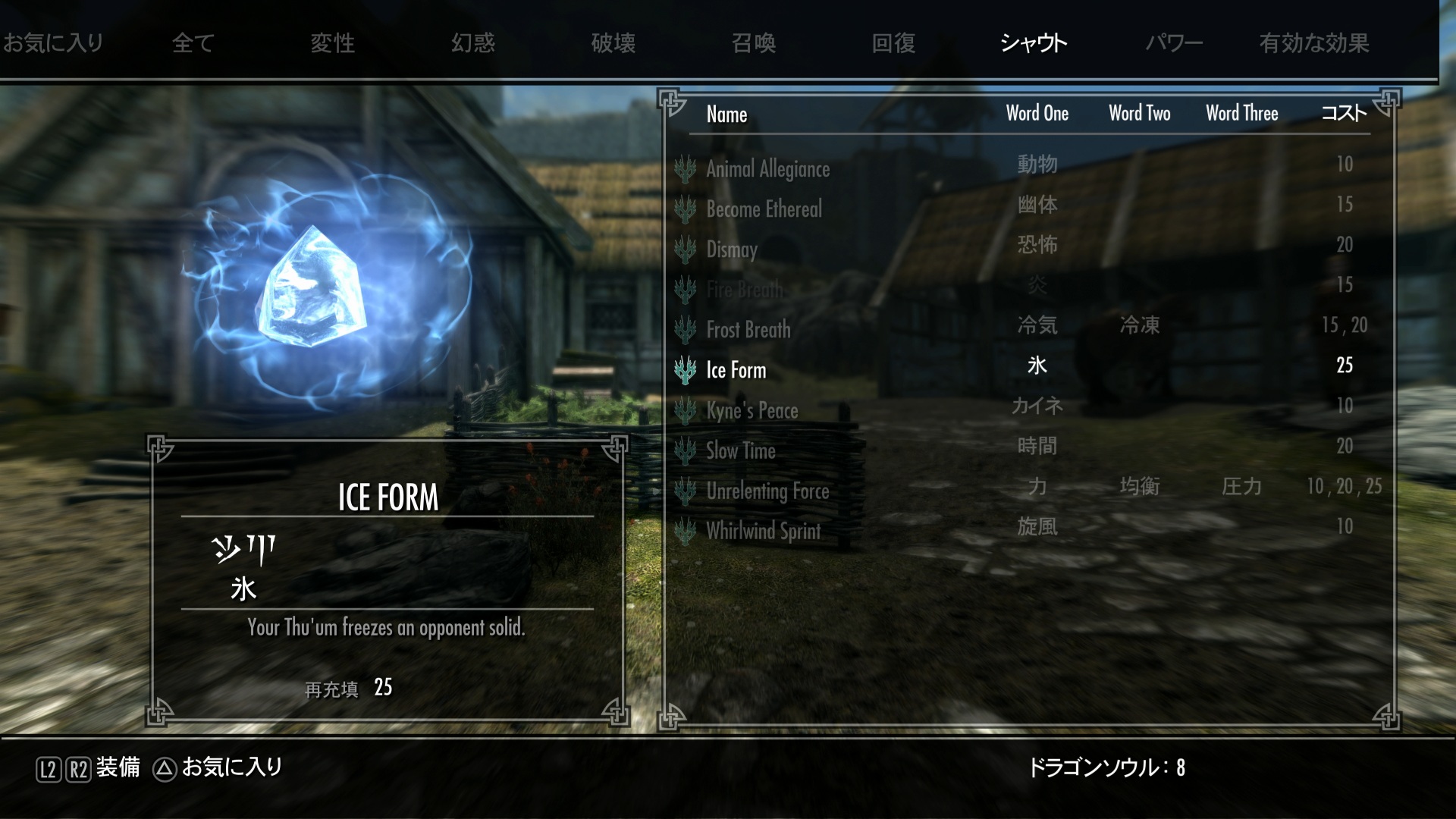Pick the Slow Time shout
1456x819 pixels.
point(740,450)
